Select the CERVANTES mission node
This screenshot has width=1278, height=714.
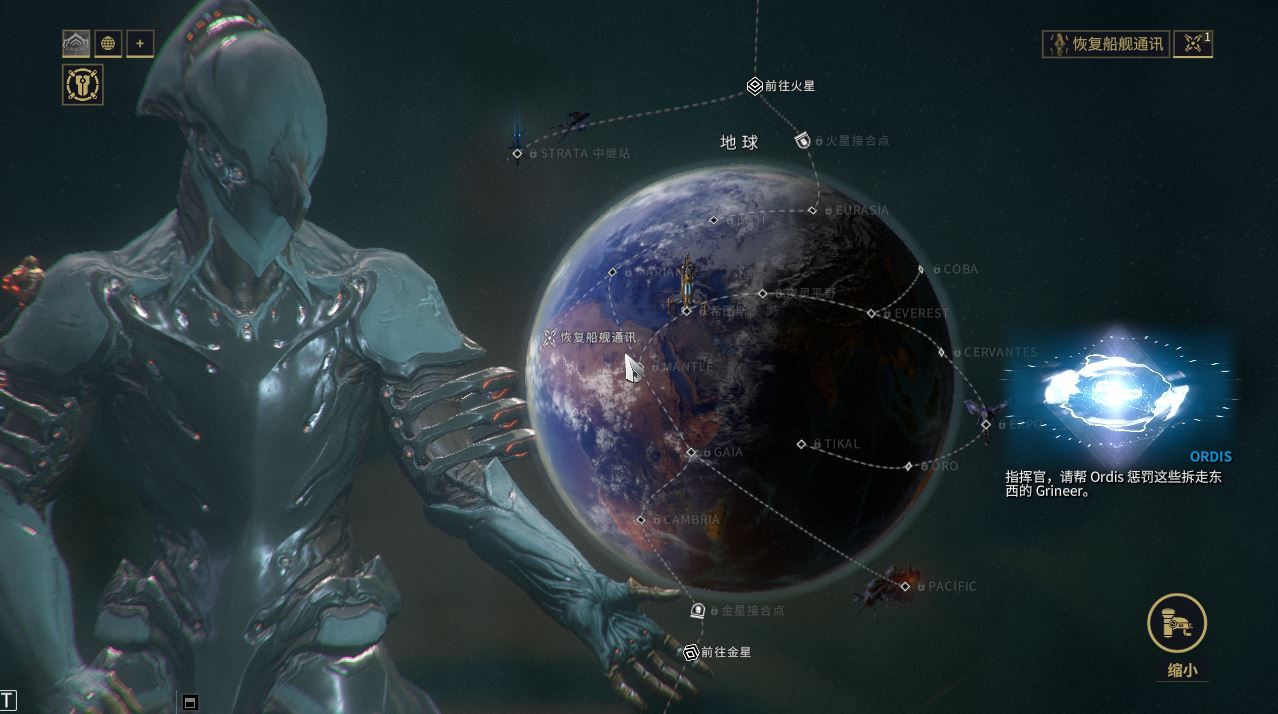click(x=942, y=353)
